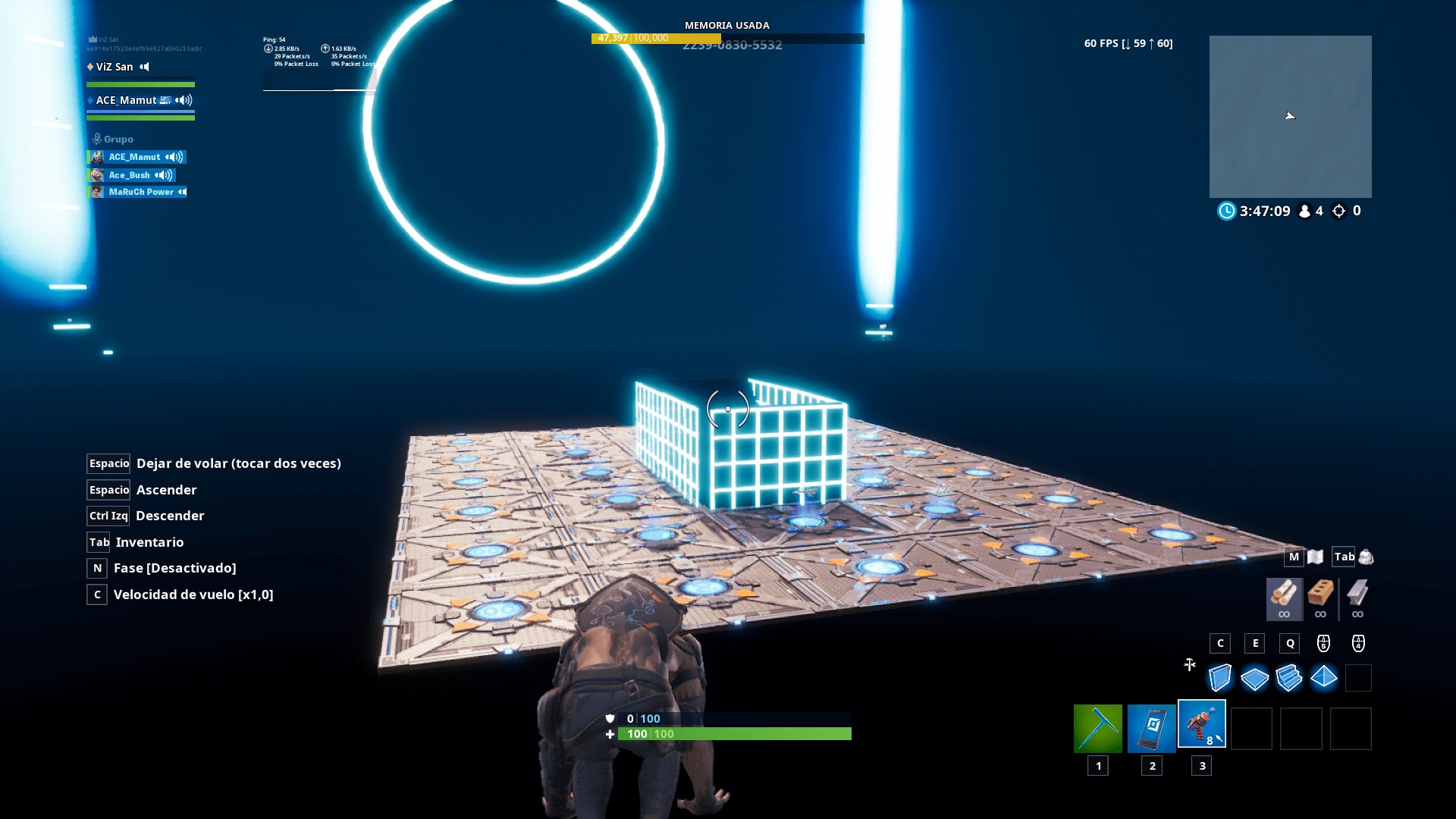Select the metal building material
The width and height of the screenshot is (1456, 819).
1357,598
